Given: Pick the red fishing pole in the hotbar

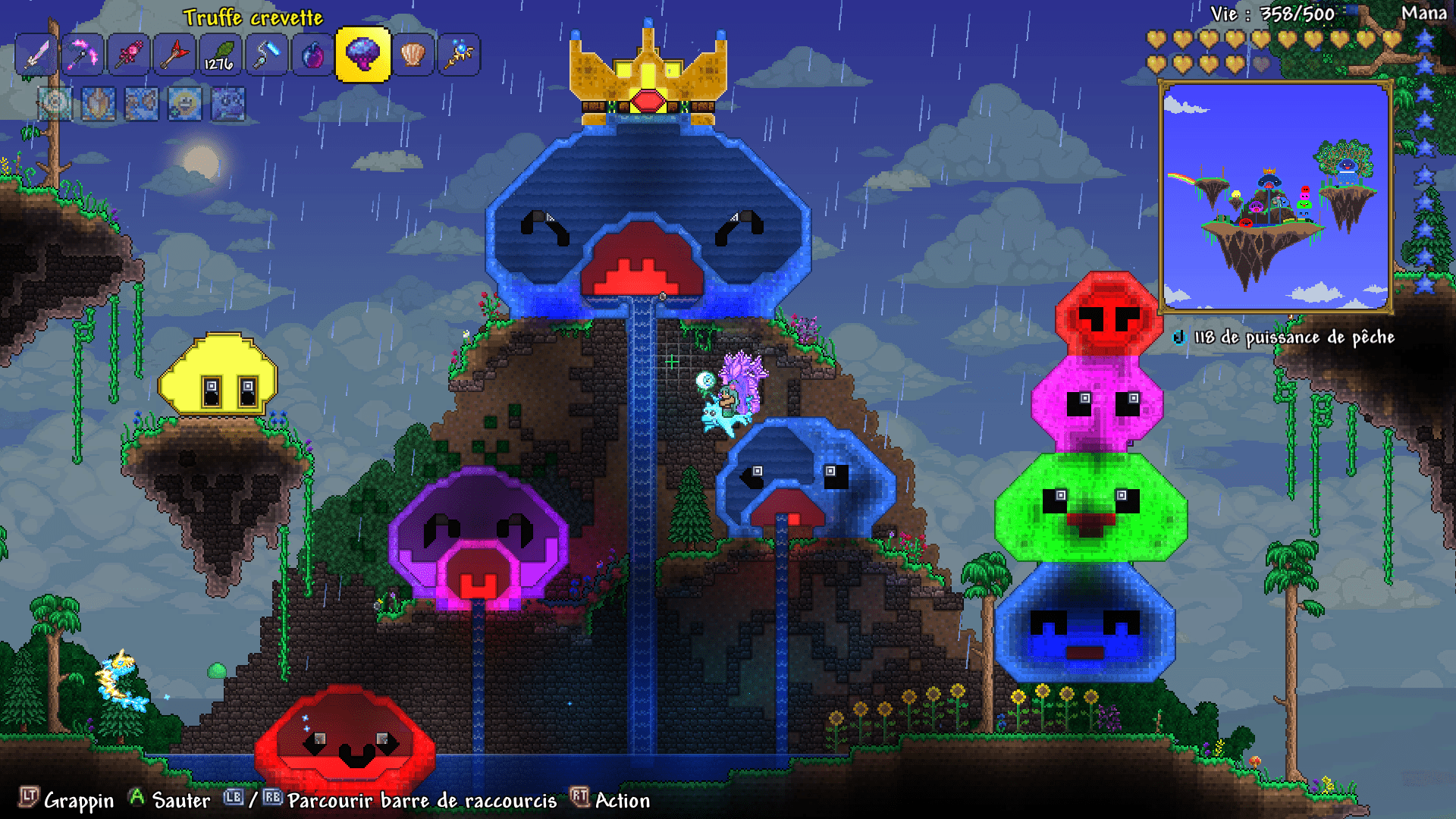Looking at the screenshot, I should tap(174, 54).
